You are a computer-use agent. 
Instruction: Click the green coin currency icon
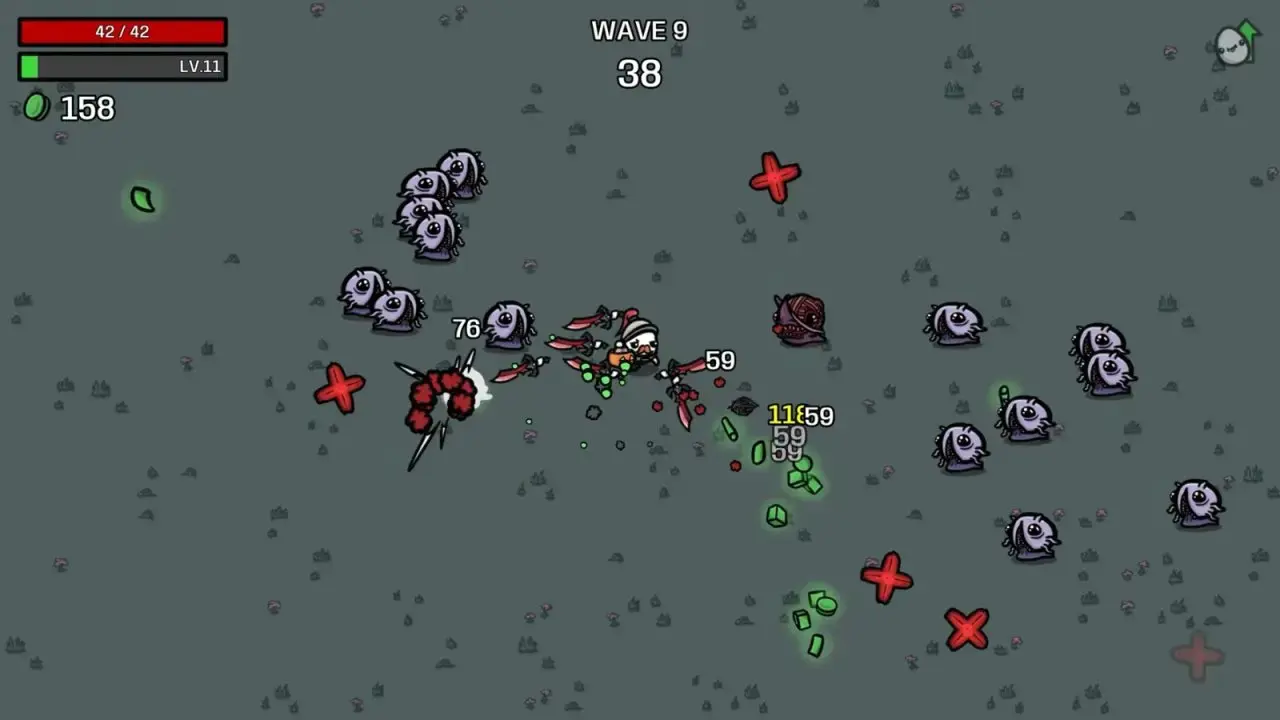[35, 106]
